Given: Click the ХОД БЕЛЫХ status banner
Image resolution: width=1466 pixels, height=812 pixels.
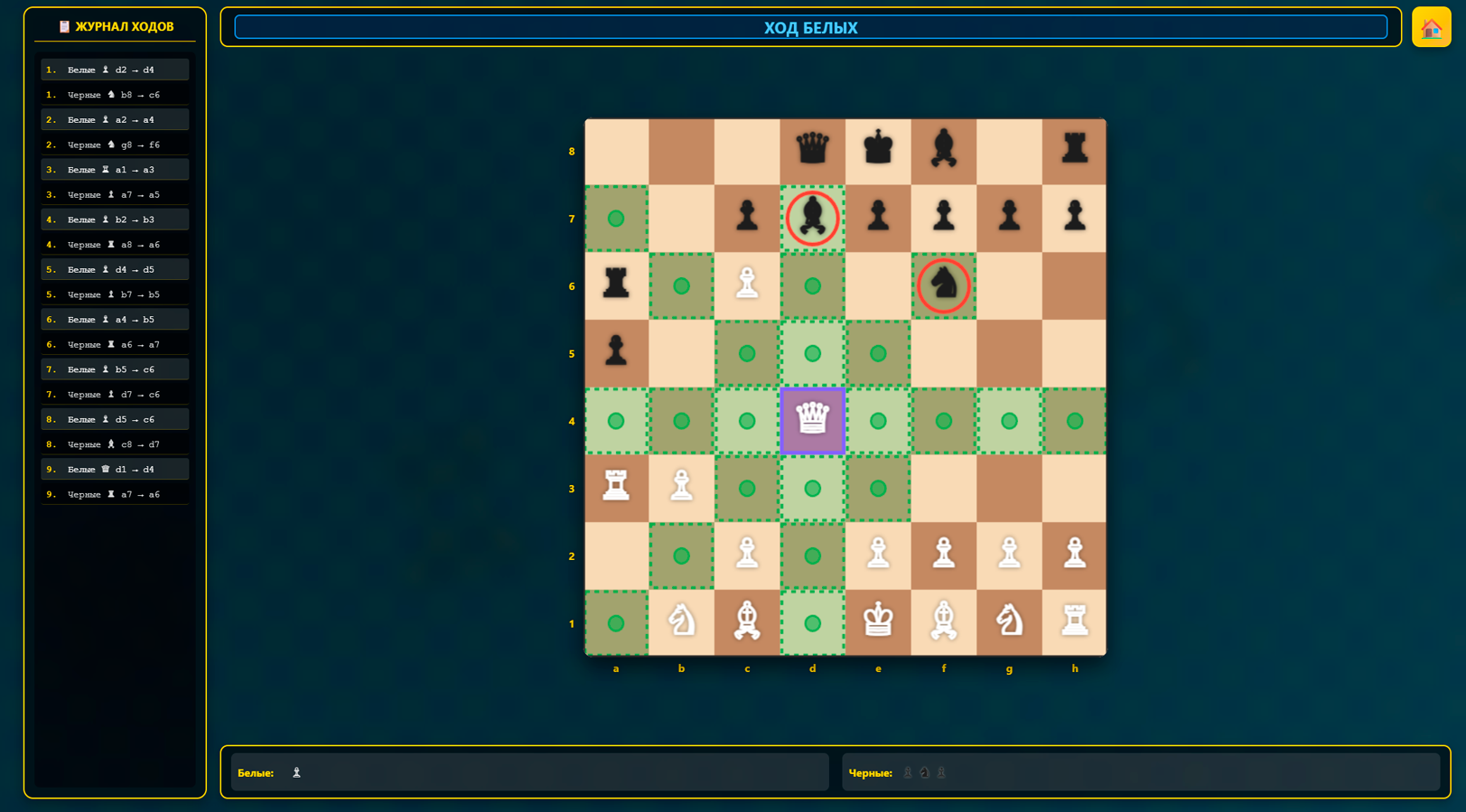Looking at the screenshot, I should click(810, 27).
